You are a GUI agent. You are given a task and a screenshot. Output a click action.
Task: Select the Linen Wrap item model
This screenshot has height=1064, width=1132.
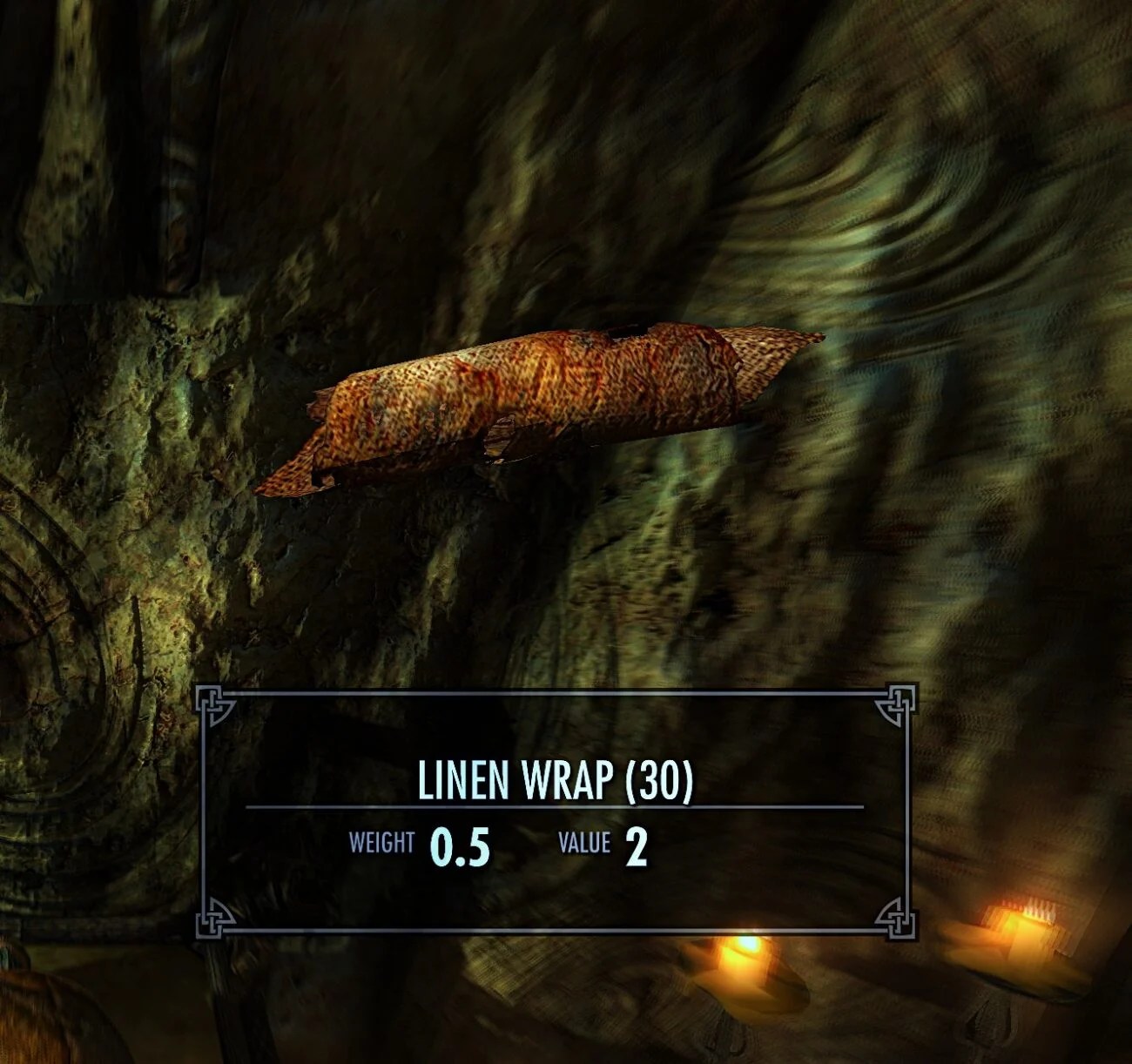pyautogui.click(x=540, y=409)
